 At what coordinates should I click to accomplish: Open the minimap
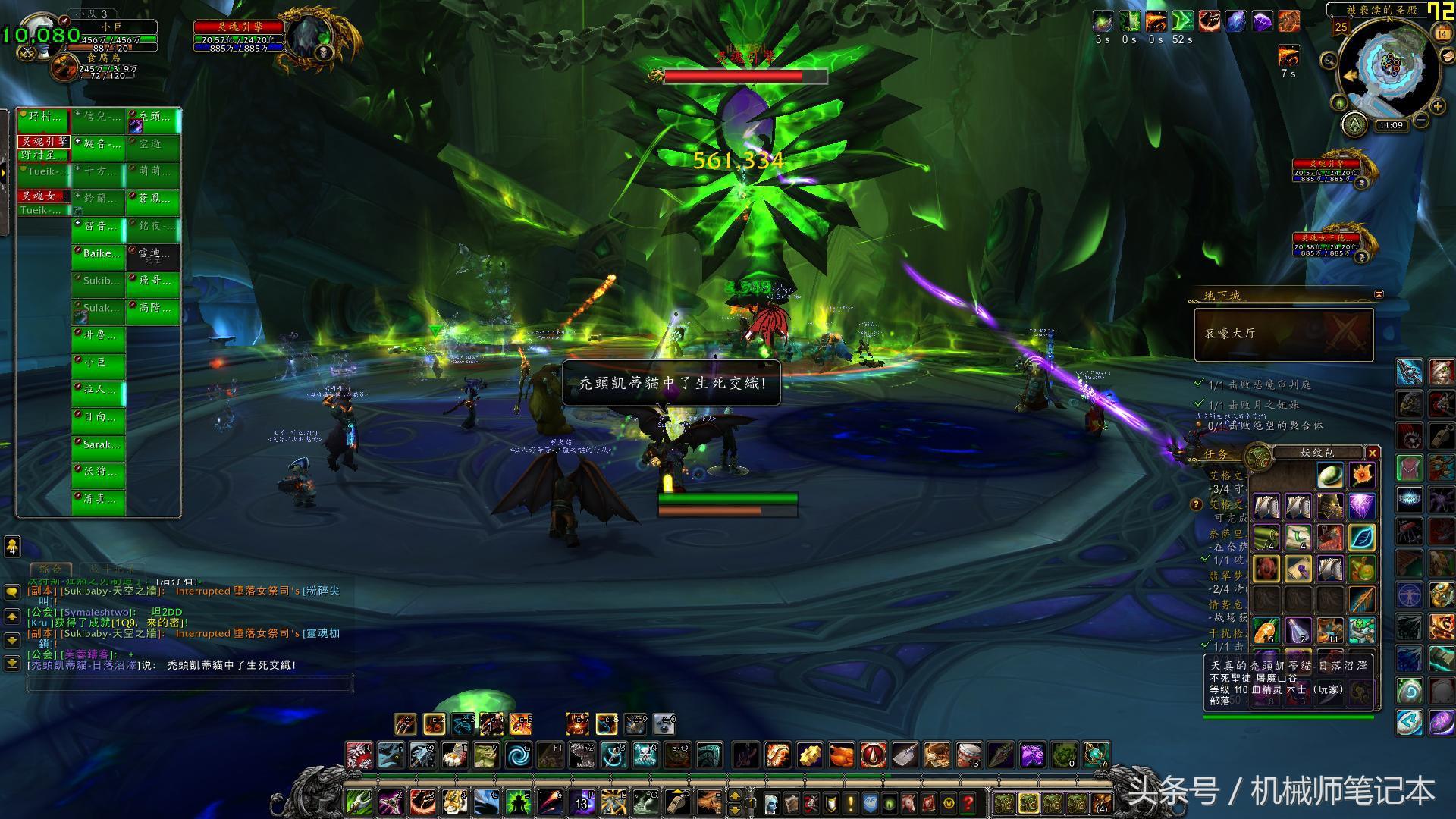click(x=1389, y=68)
